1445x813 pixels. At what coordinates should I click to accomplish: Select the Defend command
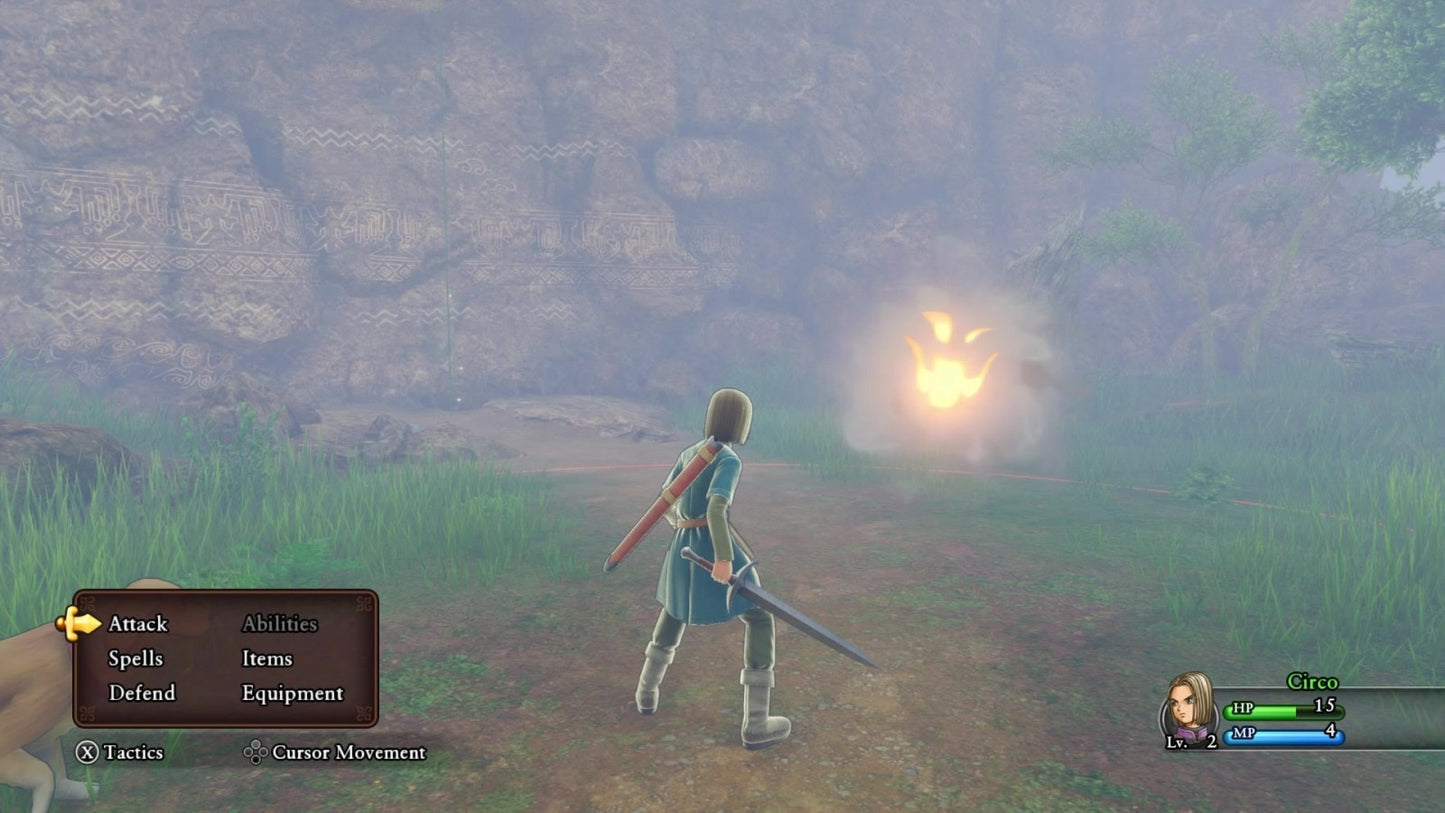pos(141,693)
